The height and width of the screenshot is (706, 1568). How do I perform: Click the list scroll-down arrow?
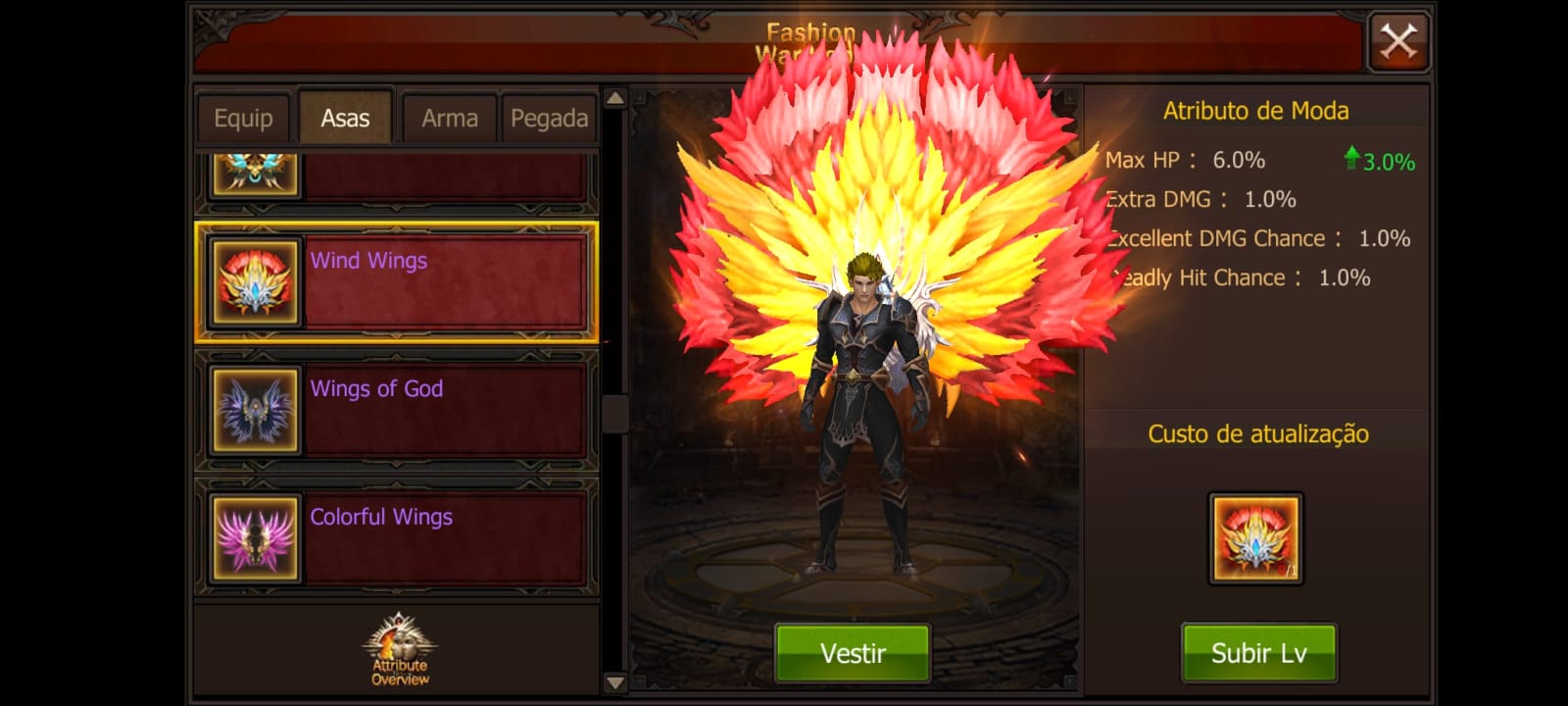[615, 682]
